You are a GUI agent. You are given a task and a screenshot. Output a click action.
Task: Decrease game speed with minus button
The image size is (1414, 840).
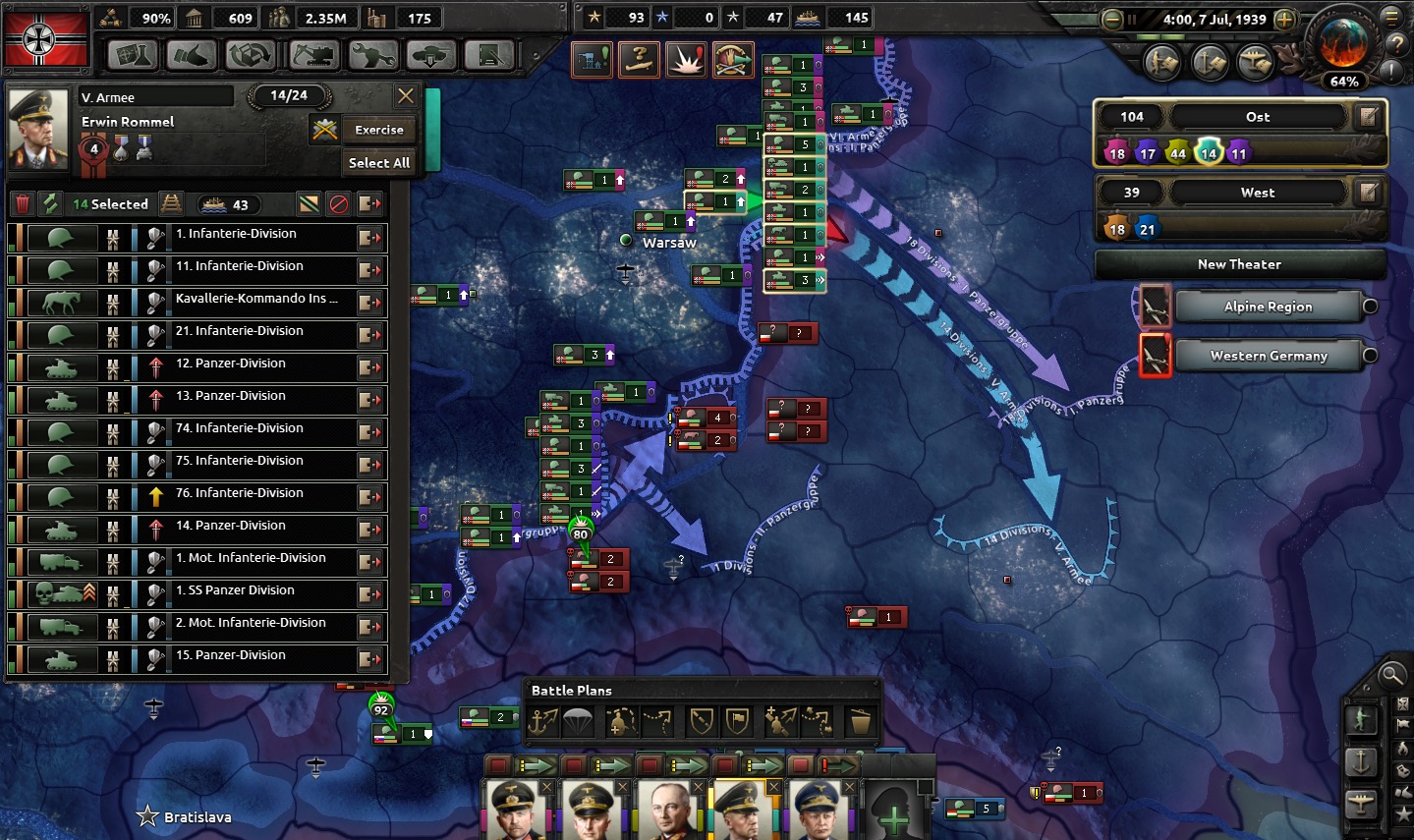1112,20
